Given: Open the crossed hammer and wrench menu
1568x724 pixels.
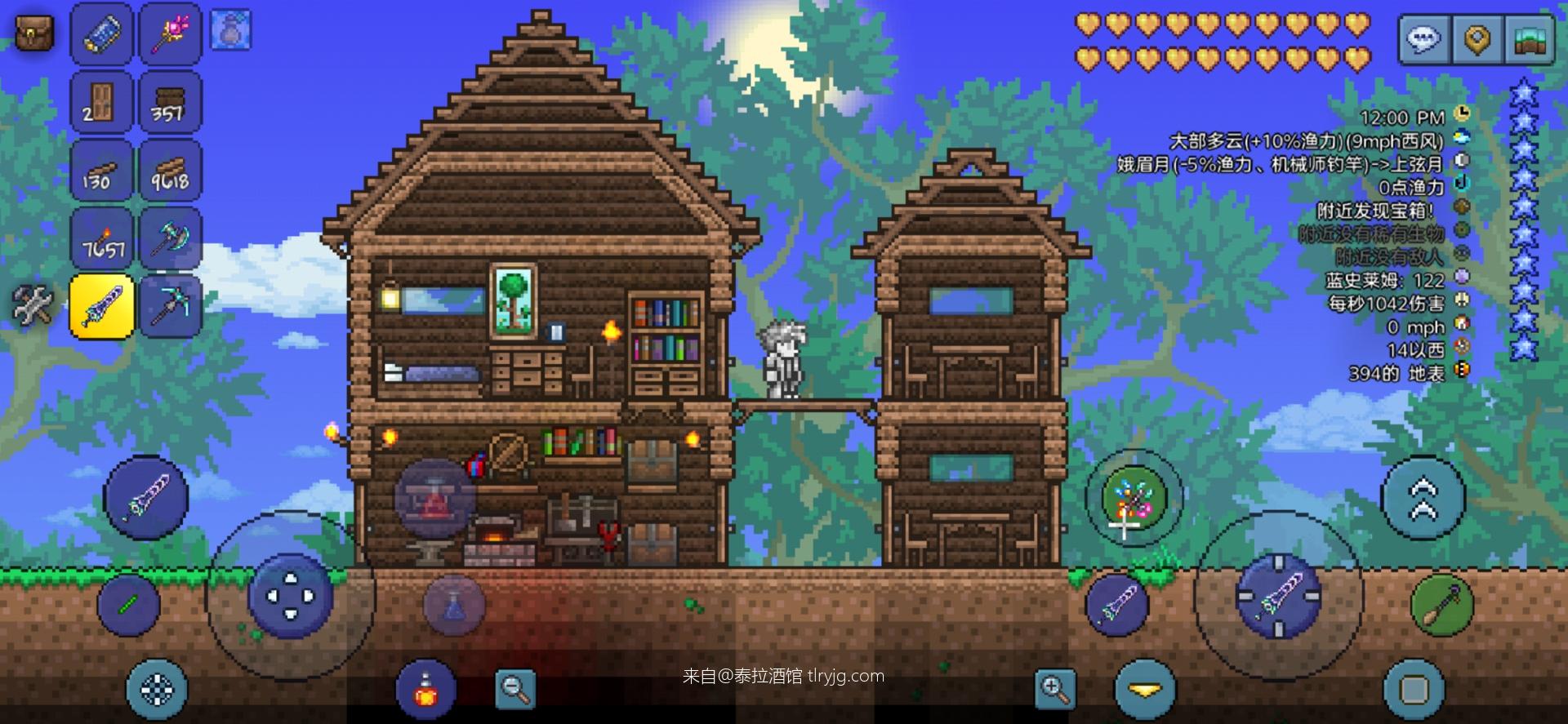Looking at the screenshot, I should pos(33,305).
